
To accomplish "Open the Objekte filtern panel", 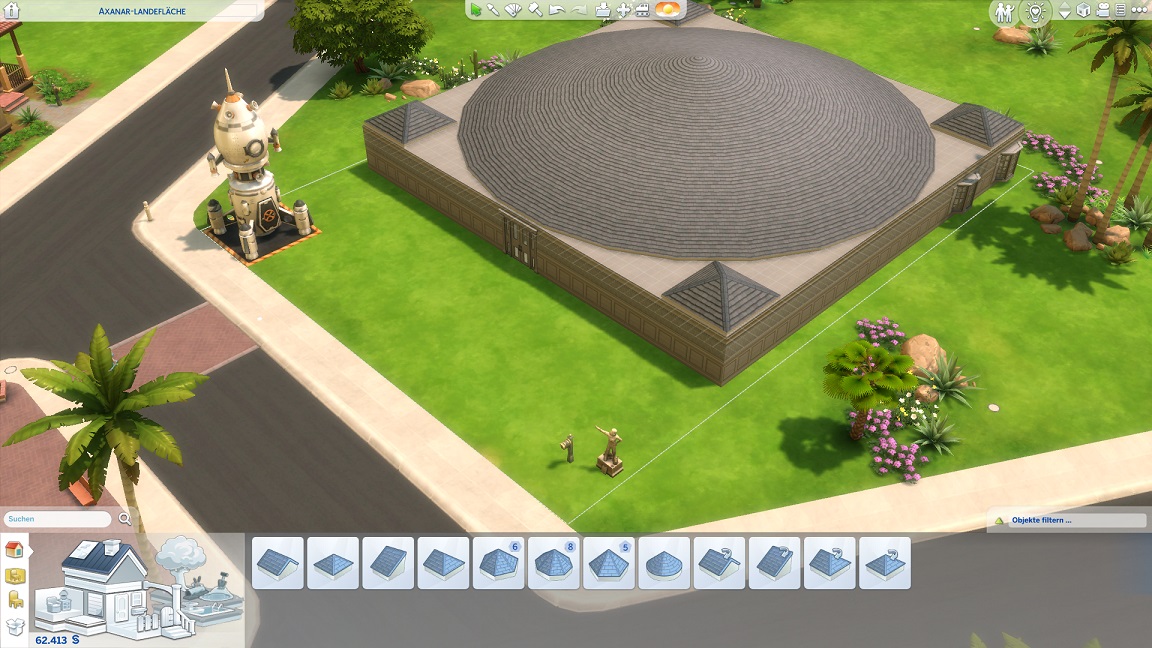I will (1066, 521).
